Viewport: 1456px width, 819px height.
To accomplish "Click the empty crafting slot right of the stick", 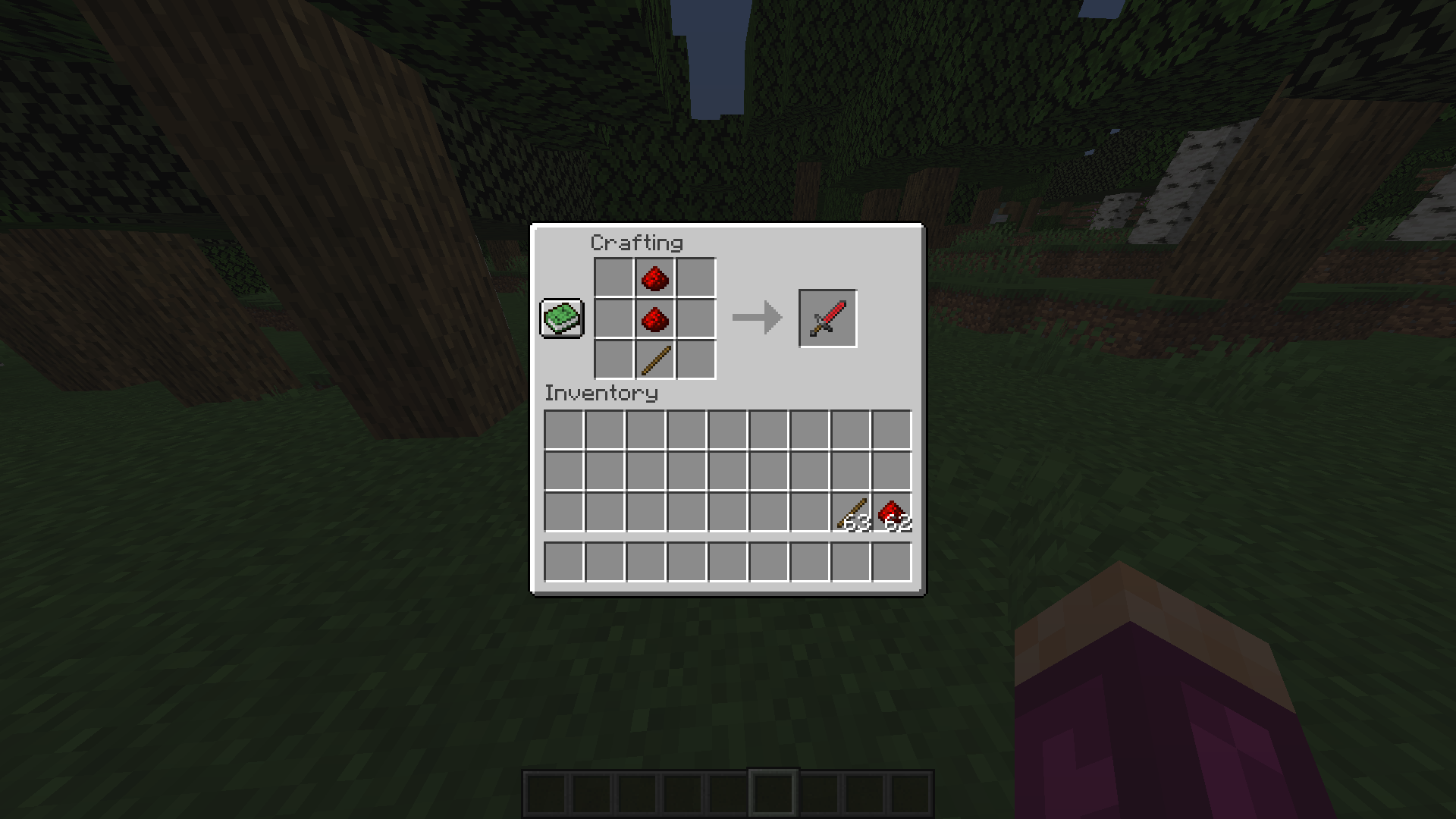I will (x=695, y=359).
